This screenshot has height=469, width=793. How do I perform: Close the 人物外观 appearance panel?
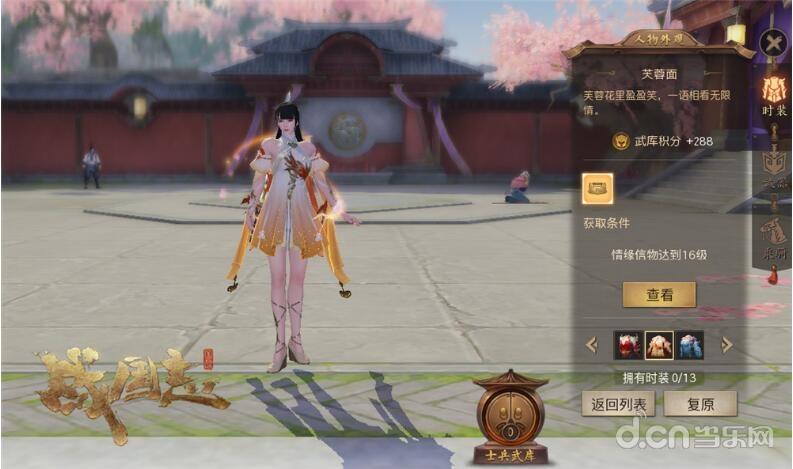772,43
